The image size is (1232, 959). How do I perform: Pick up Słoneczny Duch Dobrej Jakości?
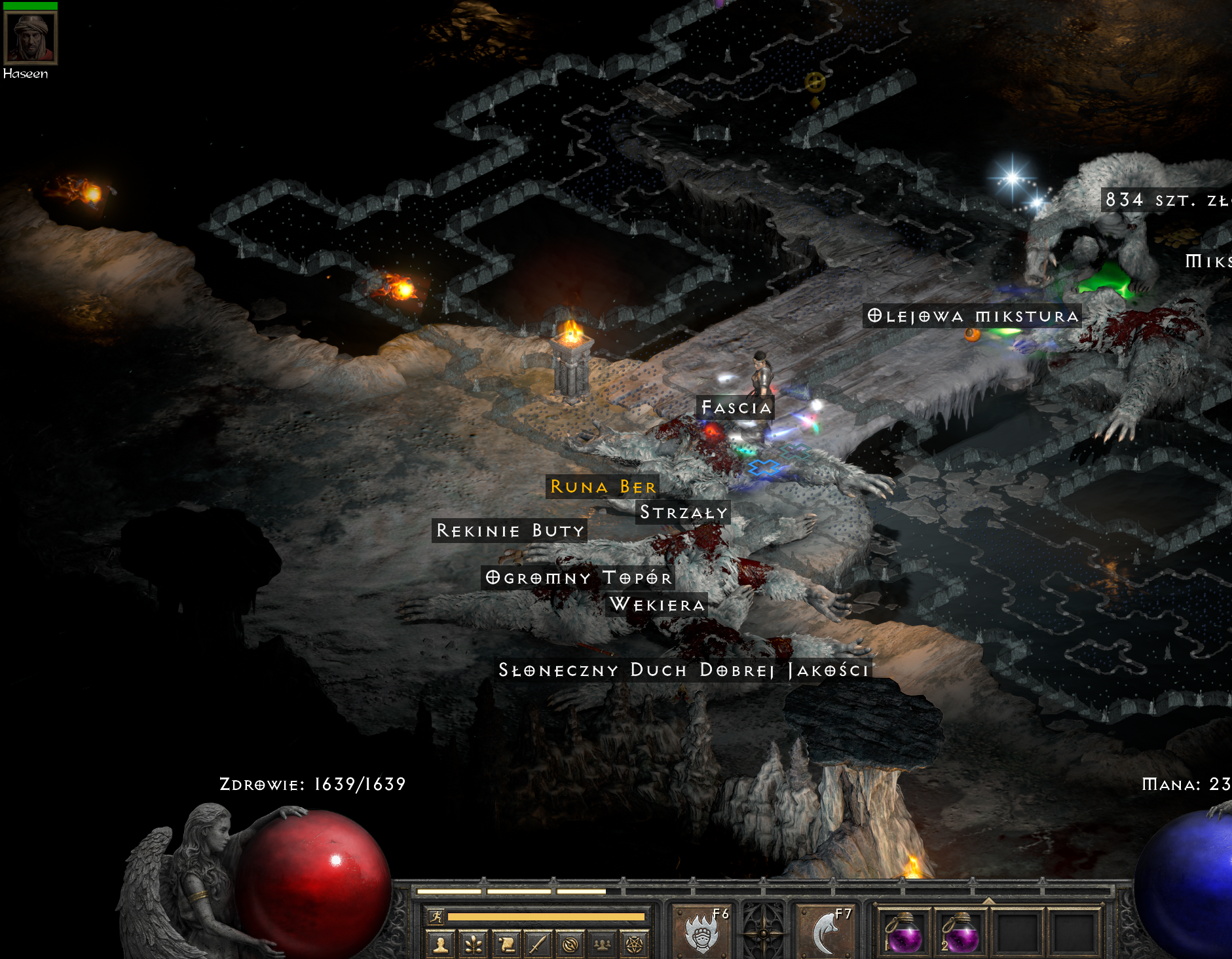(683, 670)
